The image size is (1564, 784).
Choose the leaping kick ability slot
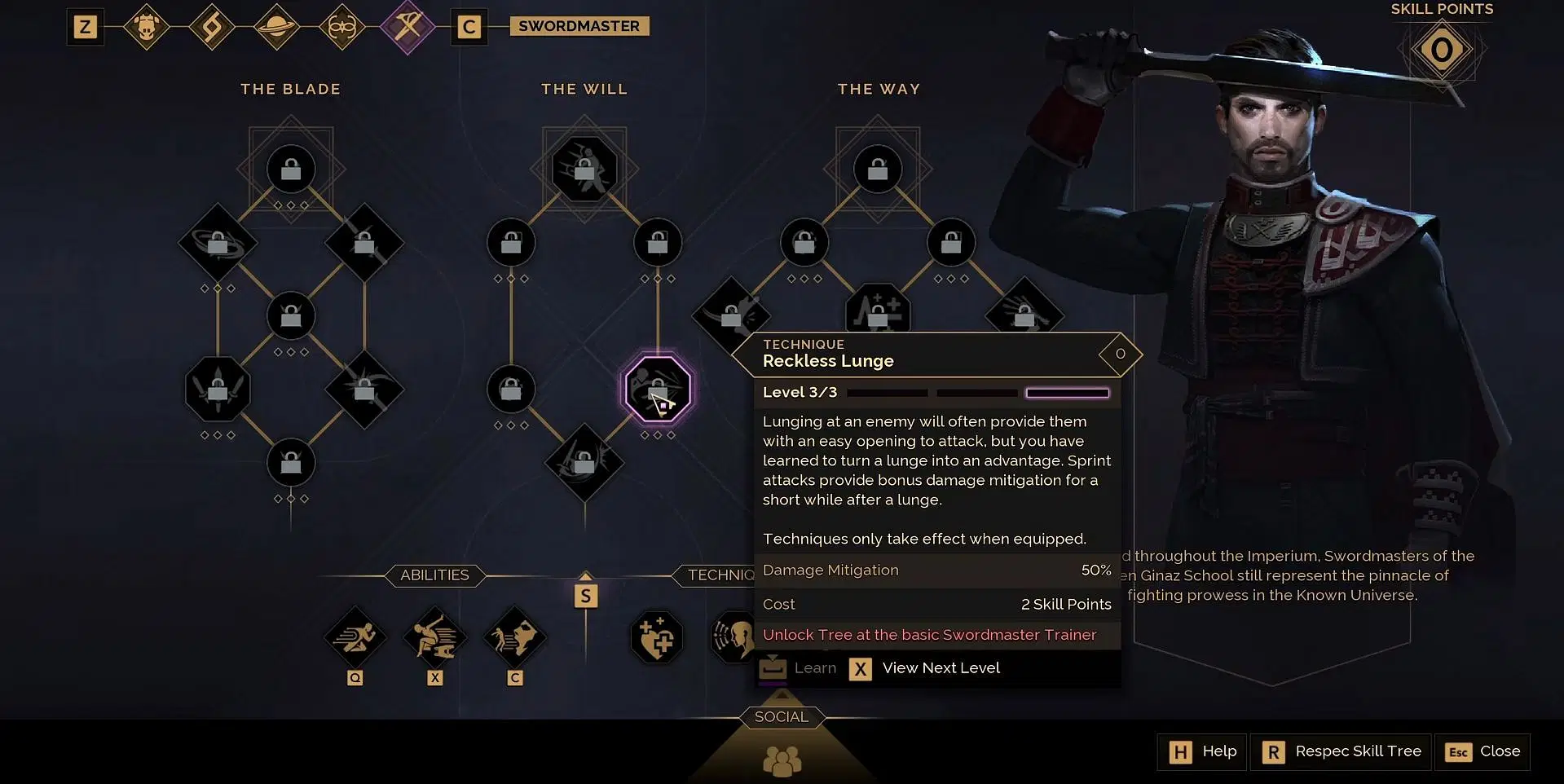coord(435,637)
